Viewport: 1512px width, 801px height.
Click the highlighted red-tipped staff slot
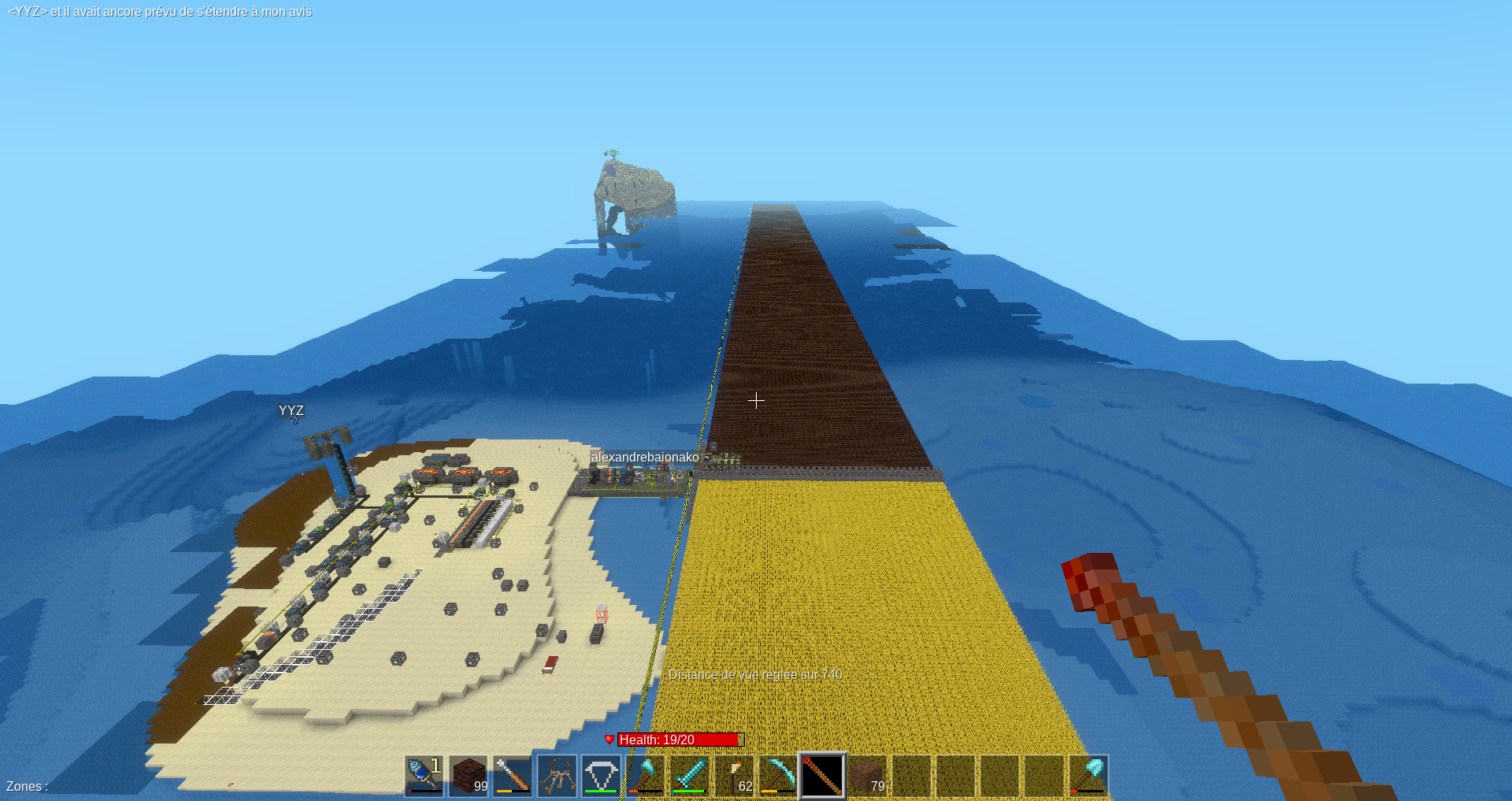point(822,776)
